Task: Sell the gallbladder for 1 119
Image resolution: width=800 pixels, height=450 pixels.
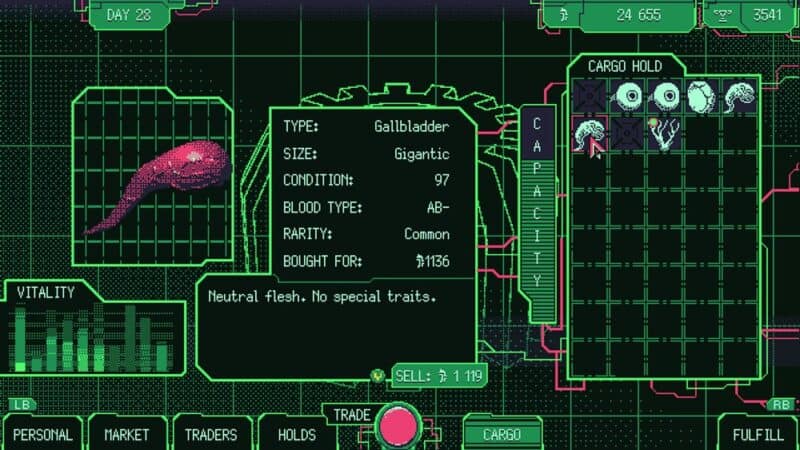Action: 432,376
